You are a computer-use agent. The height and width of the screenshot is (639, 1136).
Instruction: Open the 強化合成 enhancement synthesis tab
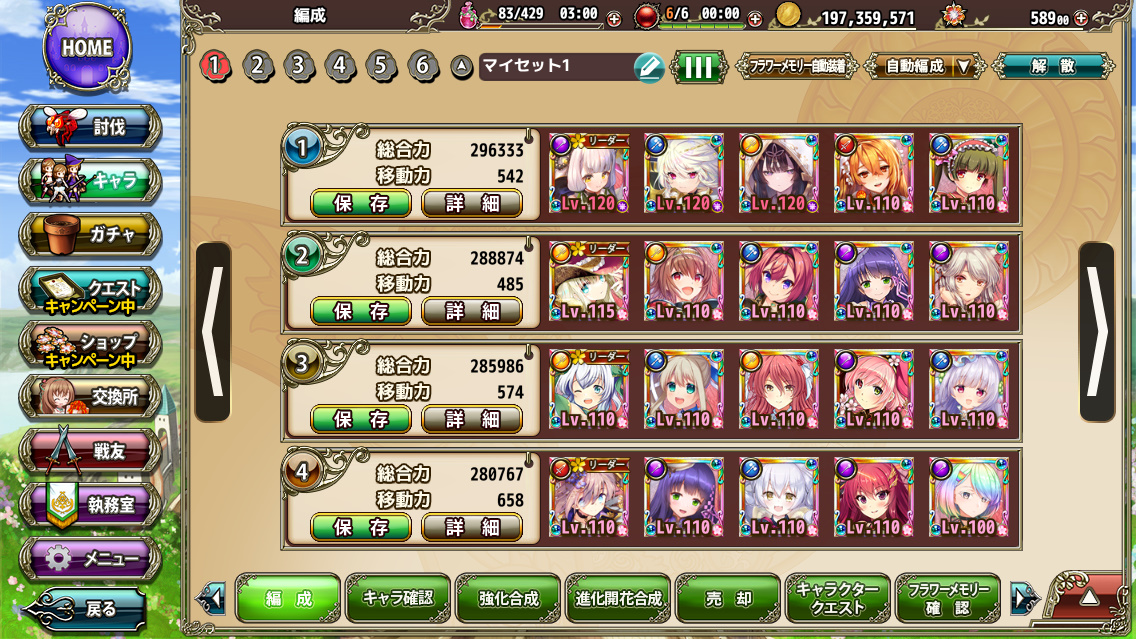507,599
